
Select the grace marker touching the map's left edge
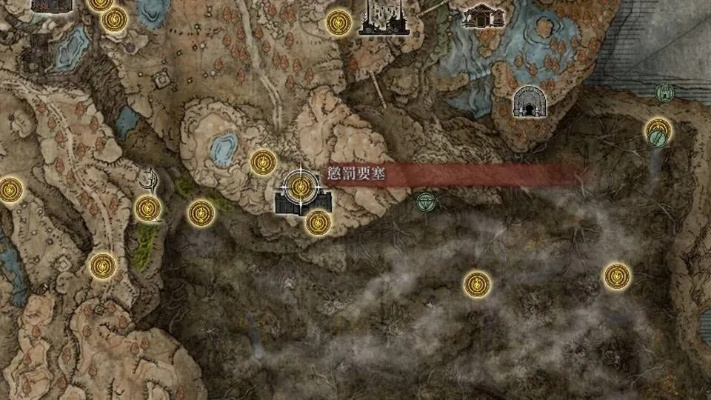(9, 189)
